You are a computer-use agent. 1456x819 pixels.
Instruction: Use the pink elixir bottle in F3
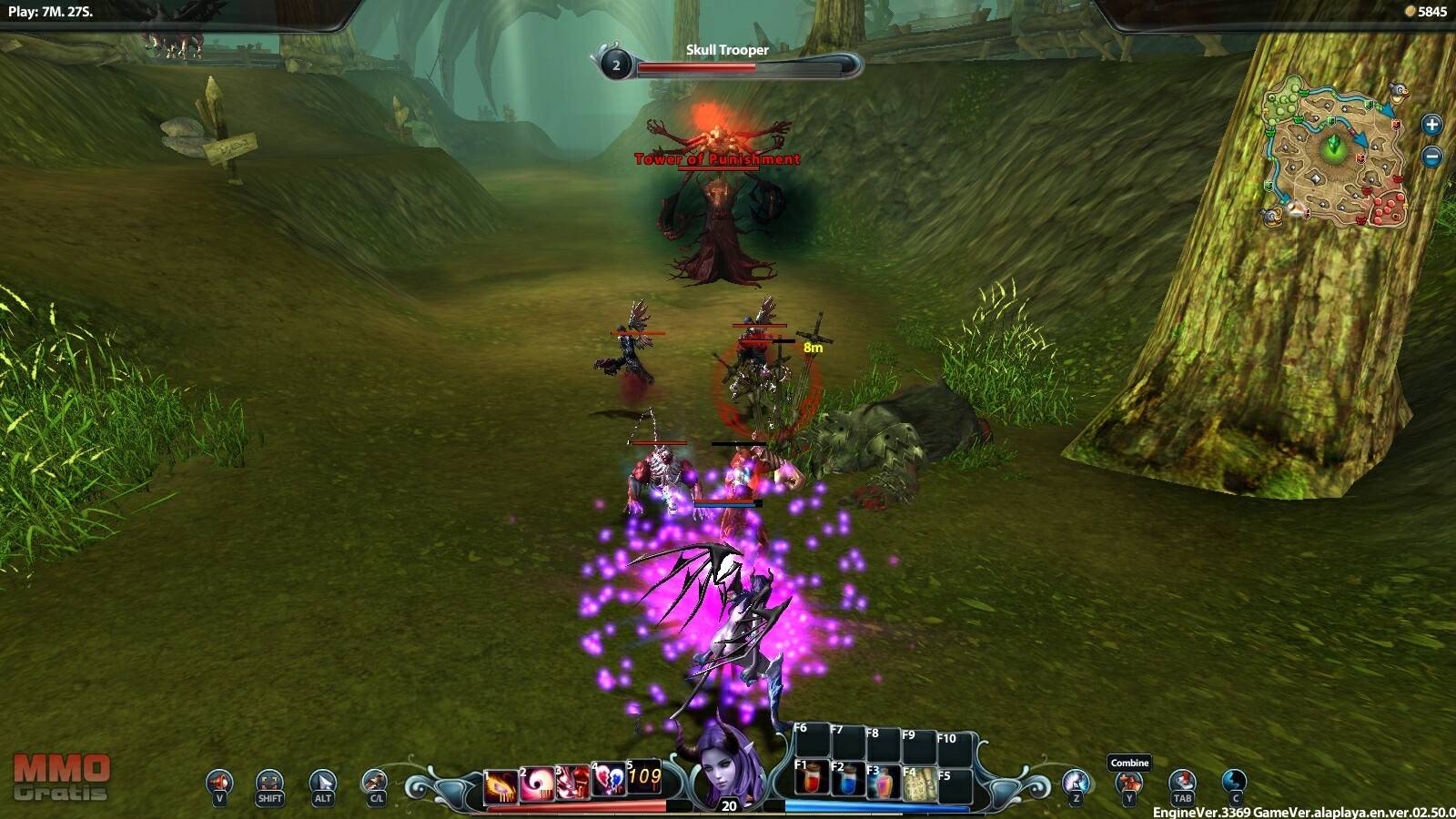(x=883, y=784)
